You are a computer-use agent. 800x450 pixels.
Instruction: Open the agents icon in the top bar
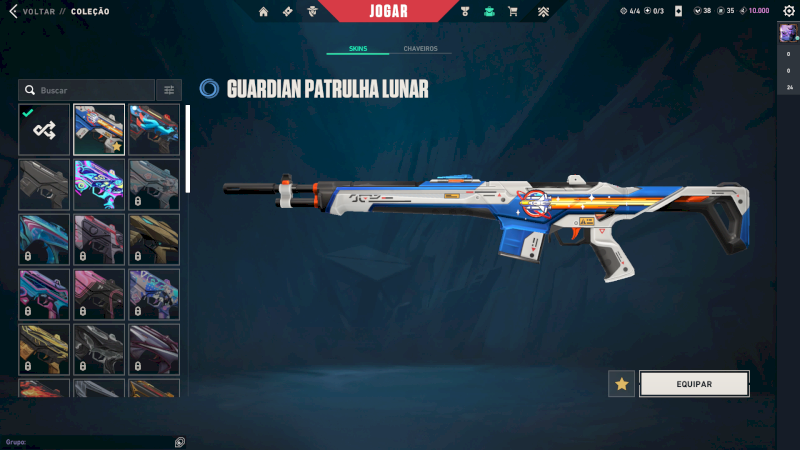pos(312,12)
